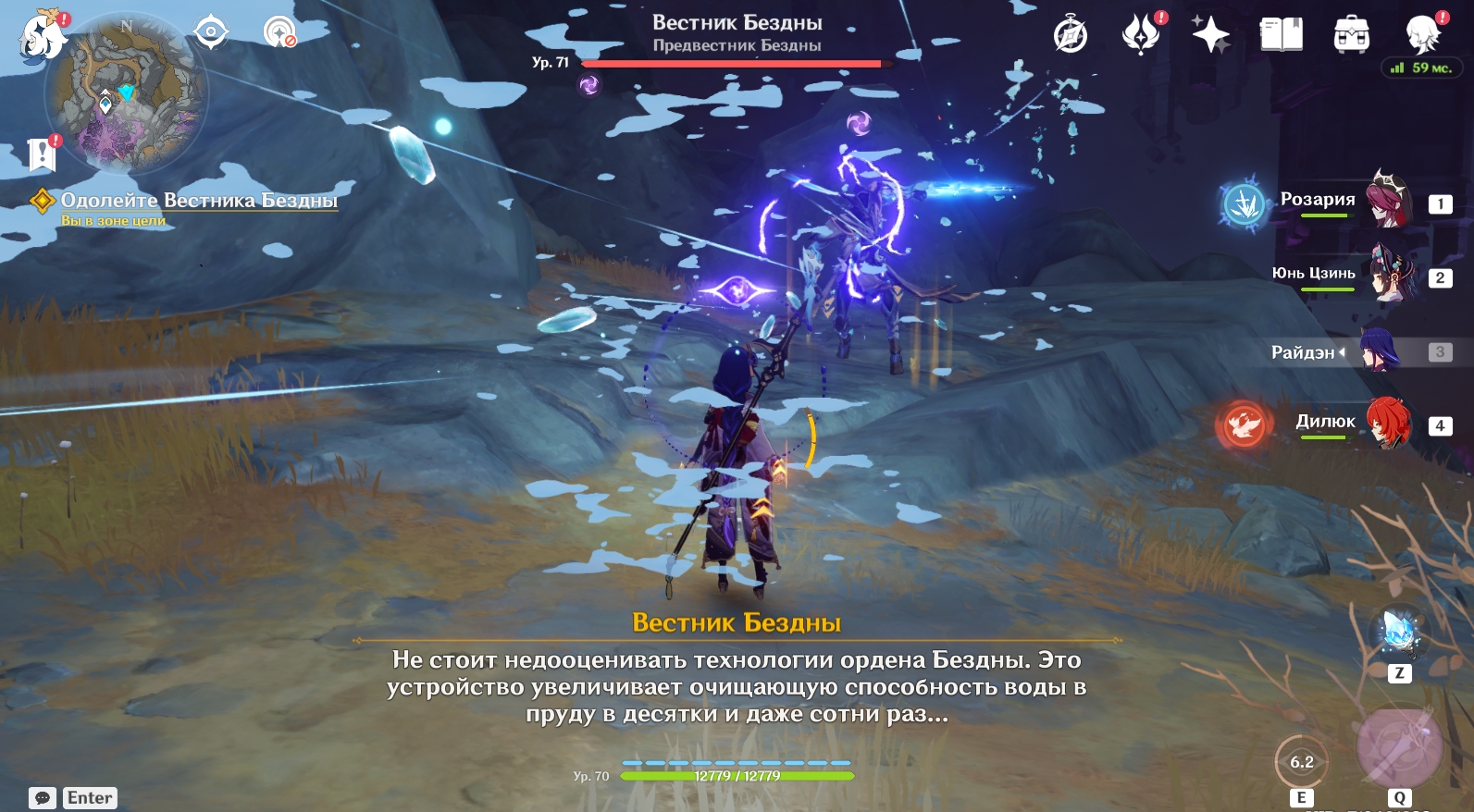Open the circular minimap

point(127,94)
